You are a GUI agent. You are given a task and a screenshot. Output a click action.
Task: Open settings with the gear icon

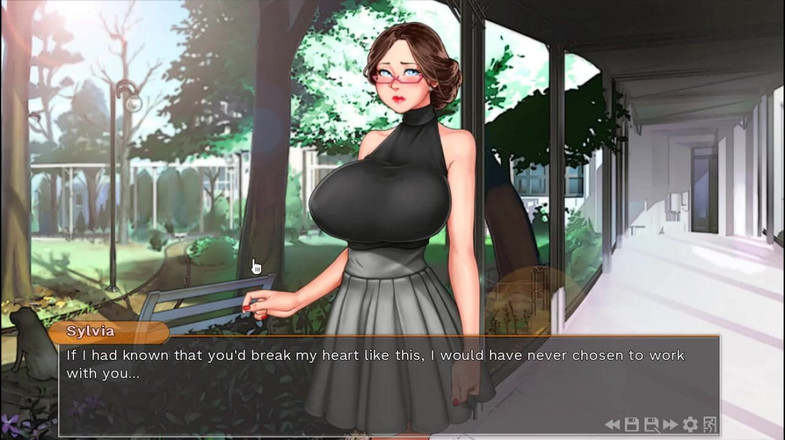click(x=690, y=424)
